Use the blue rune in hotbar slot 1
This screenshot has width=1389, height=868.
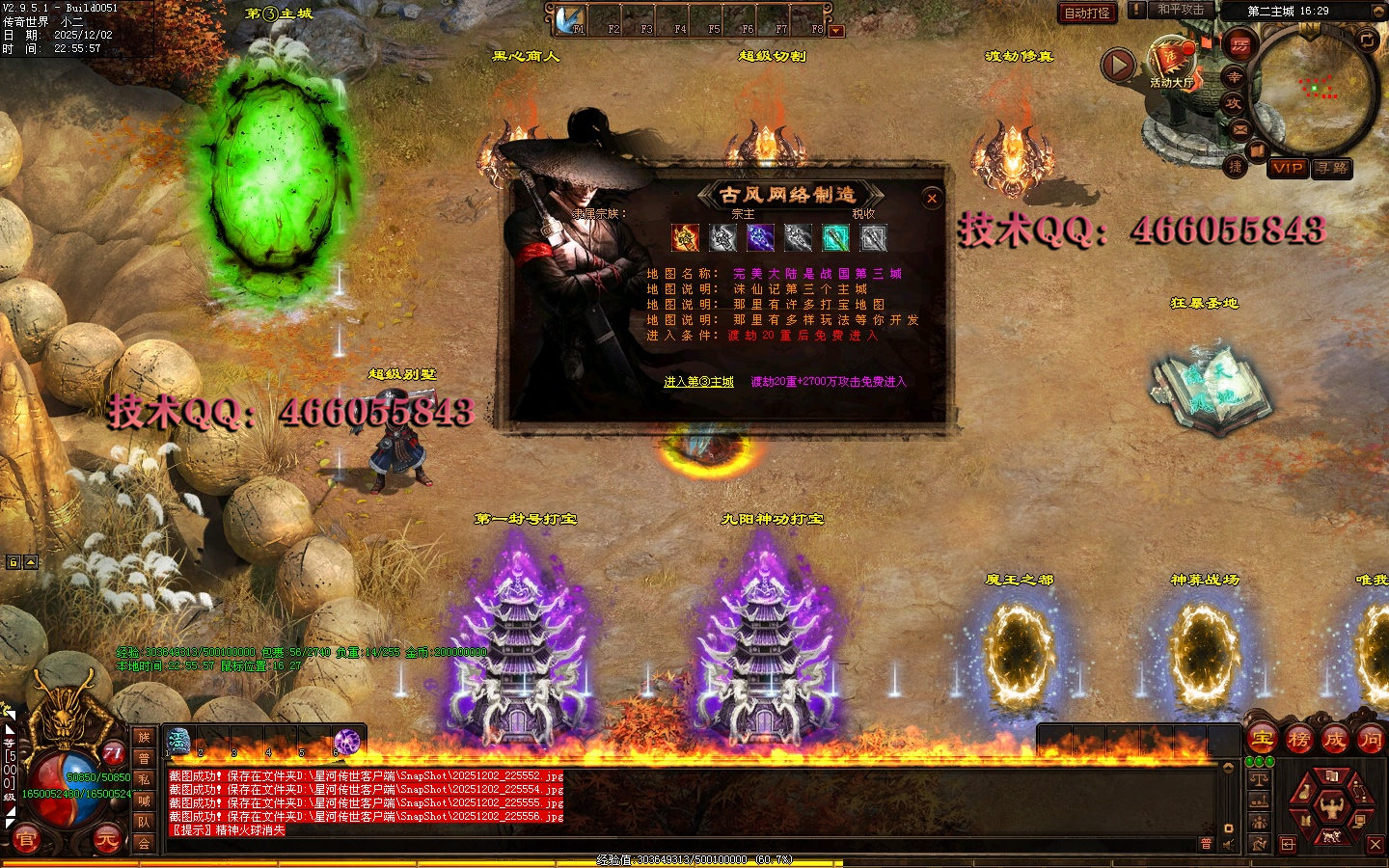tap(179, 741)
